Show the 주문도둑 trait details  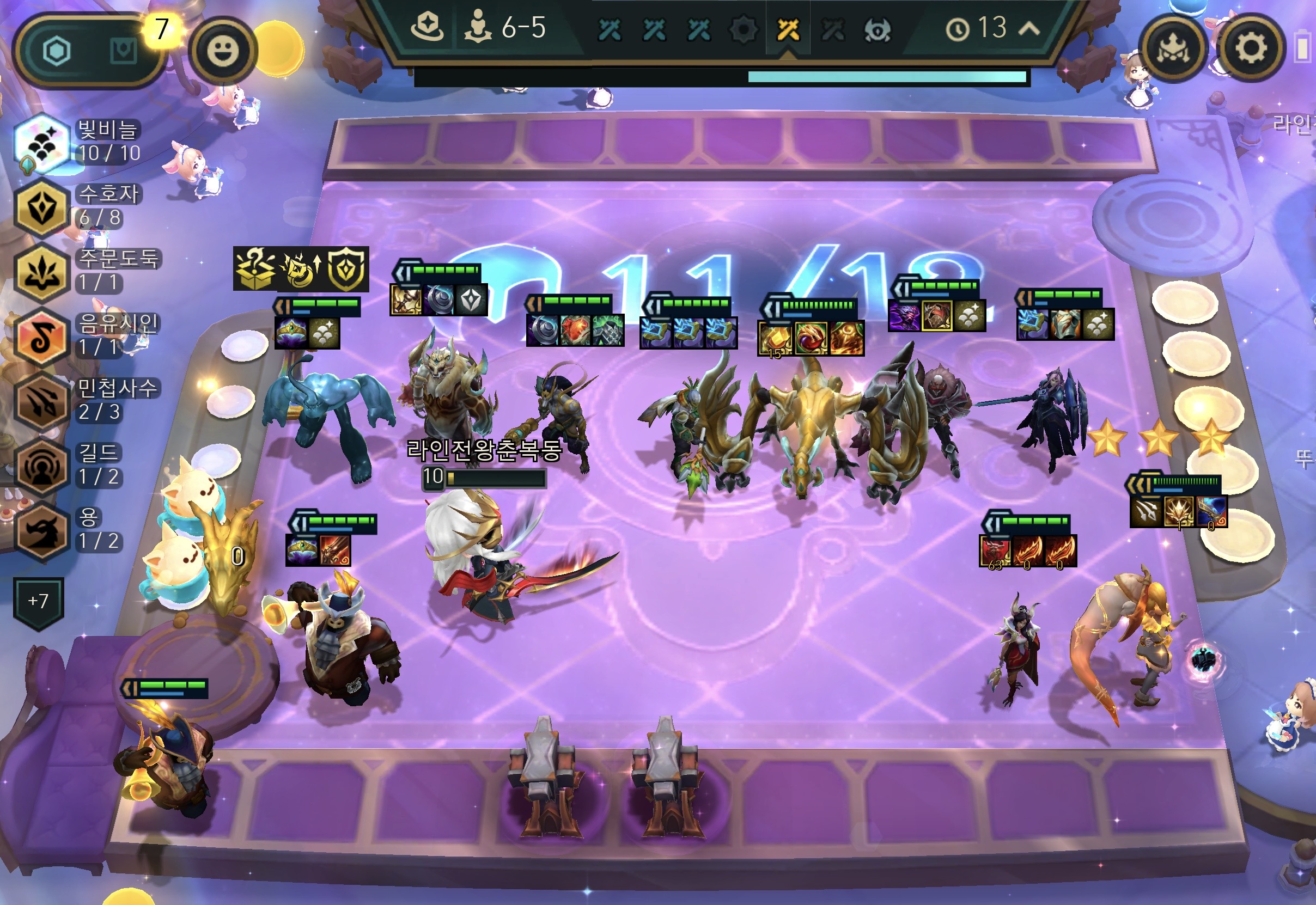41,272
